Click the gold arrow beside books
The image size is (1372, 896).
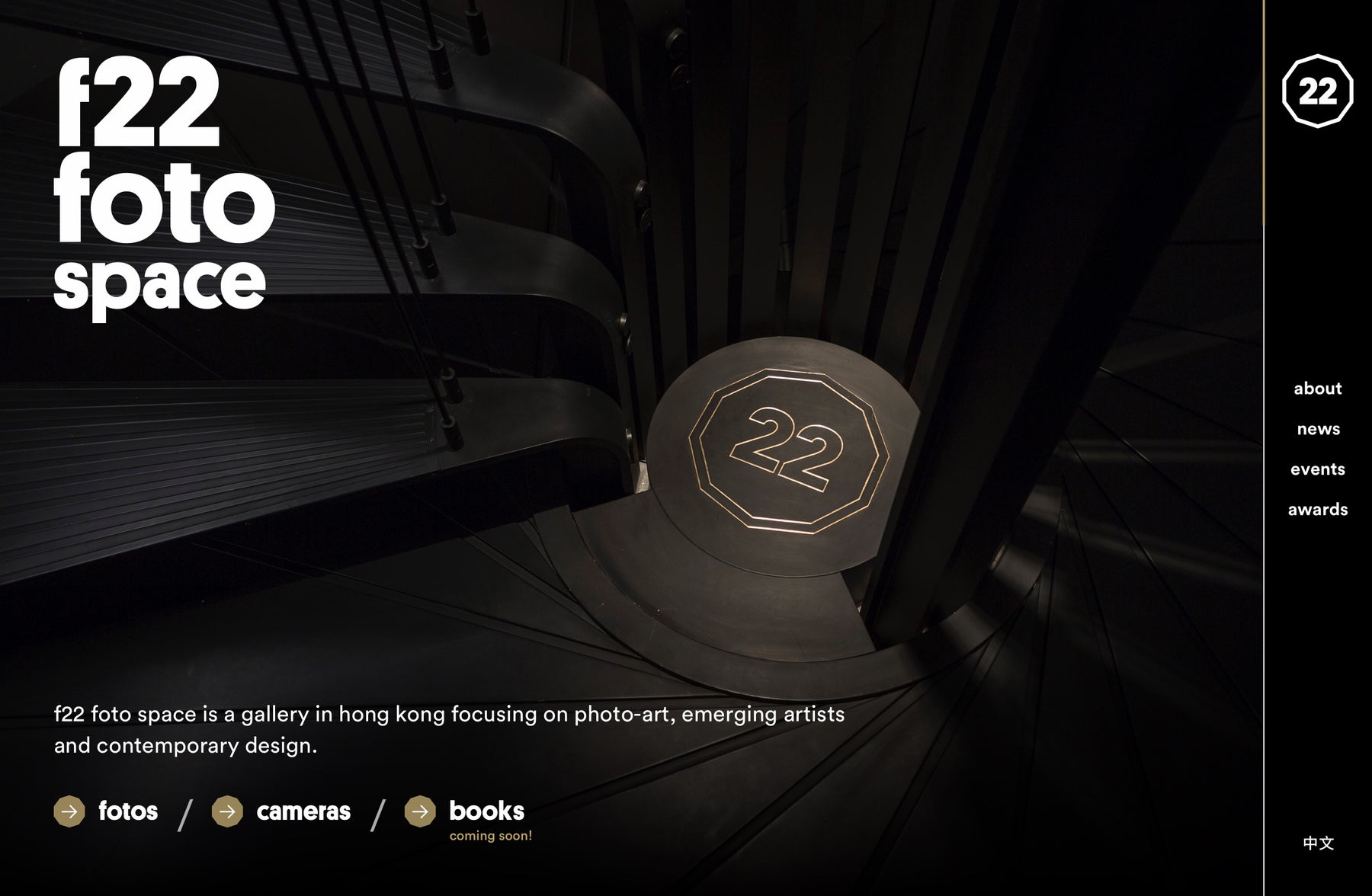pos(420,811)
